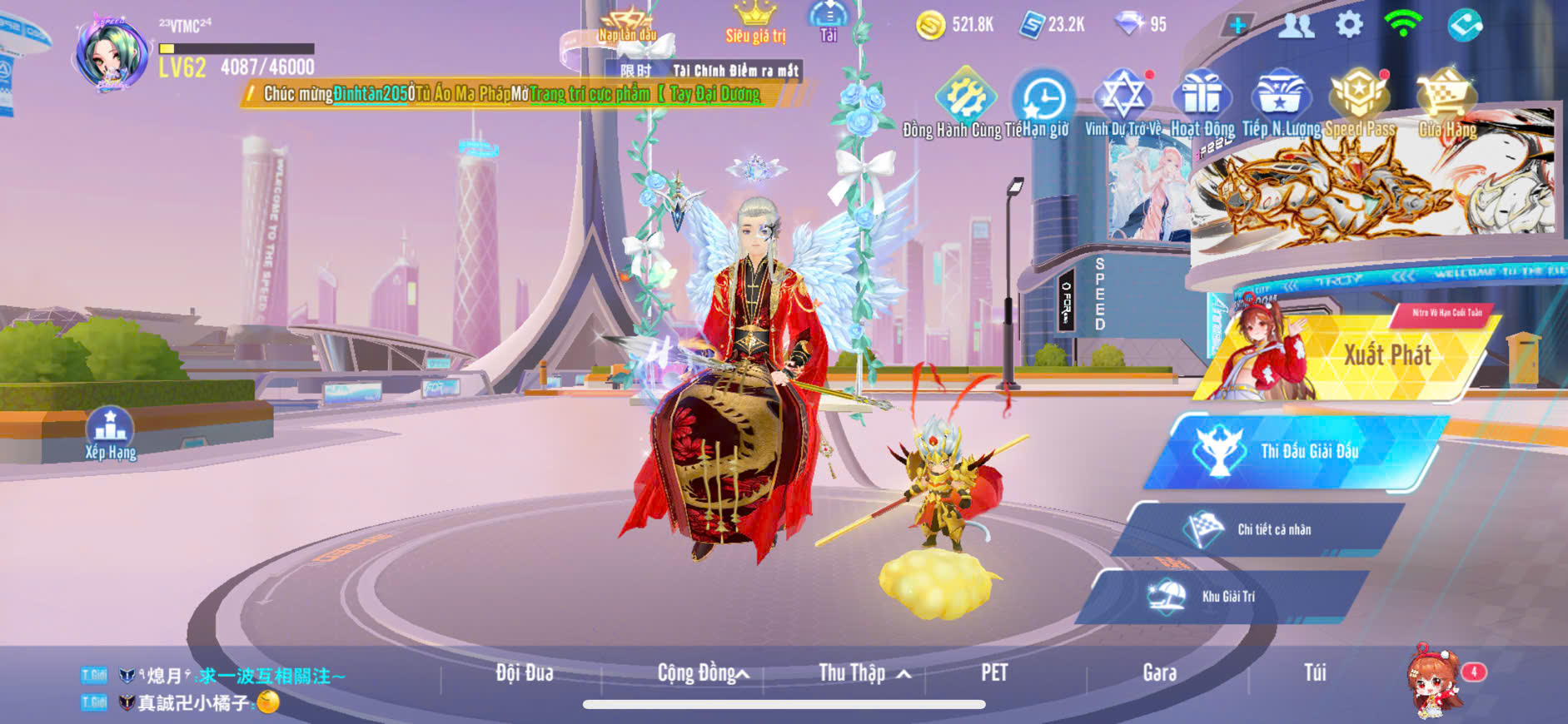
Task: Open the Gara garage tab
Action: click(1159, 672)
